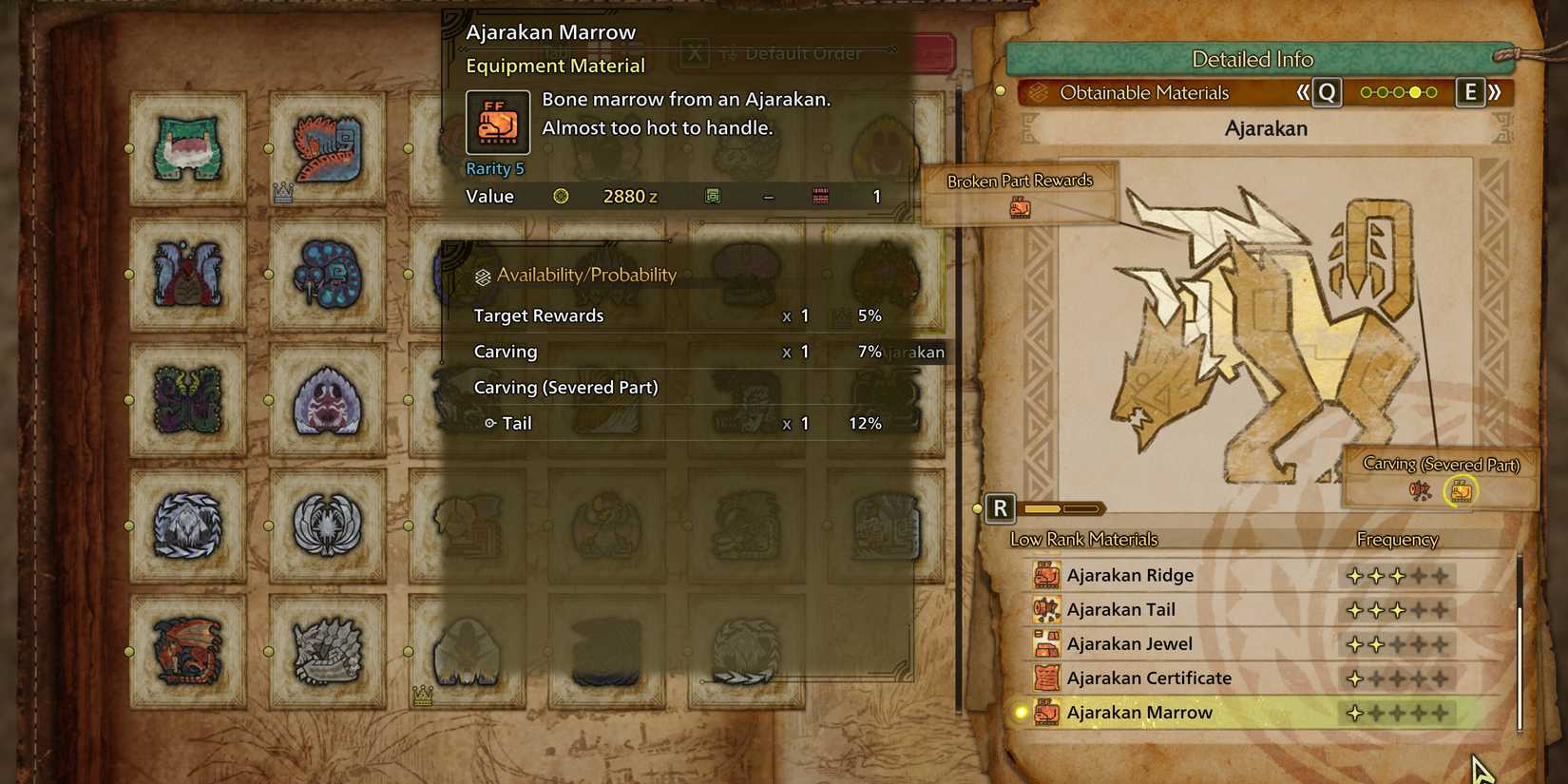Image resolution: width=1568 pixels, height=784 pixels.
Task: Click the coin icon next to Value 2880z
Action: pos(563,196)
